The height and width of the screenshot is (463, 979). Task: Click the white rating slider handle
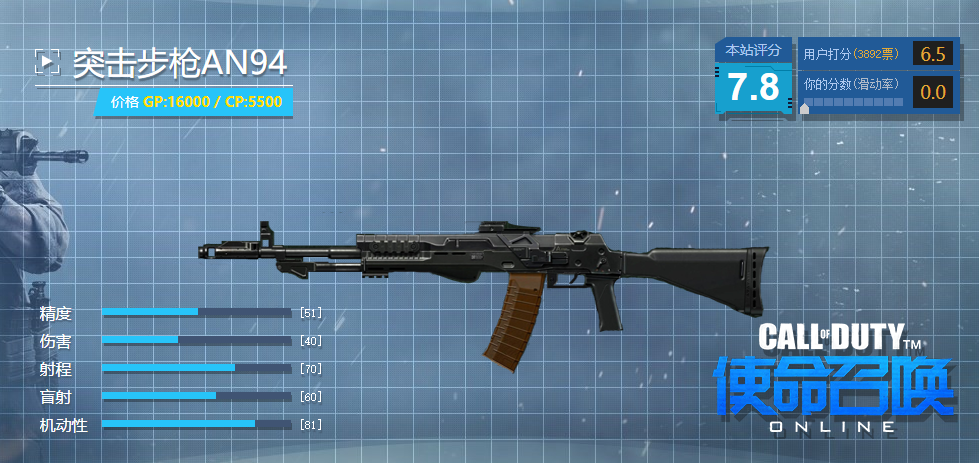(x=805, y=107)
